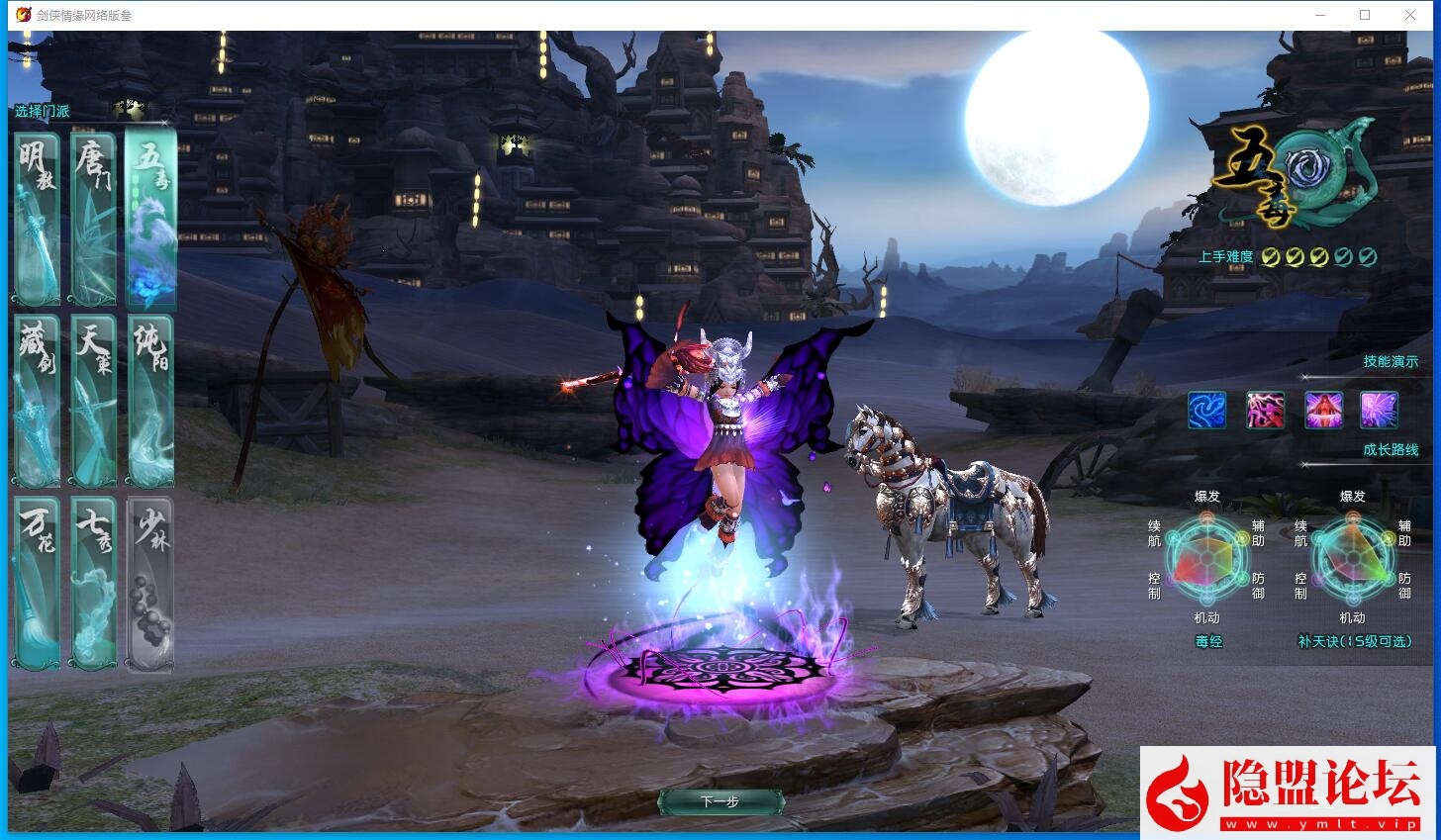Select the 毒经 growth path chart

click(1206, 559)
